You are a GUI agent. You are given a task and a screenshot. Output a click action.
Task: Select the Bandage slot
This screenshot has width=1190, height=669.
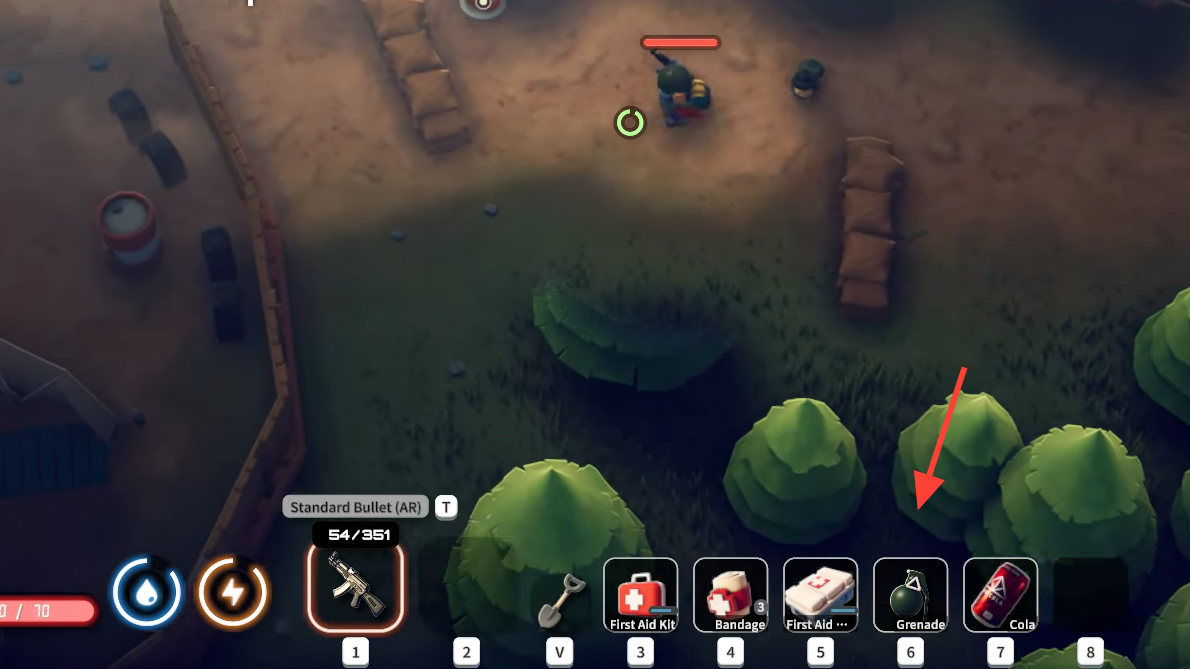click(x=730, y=595)
